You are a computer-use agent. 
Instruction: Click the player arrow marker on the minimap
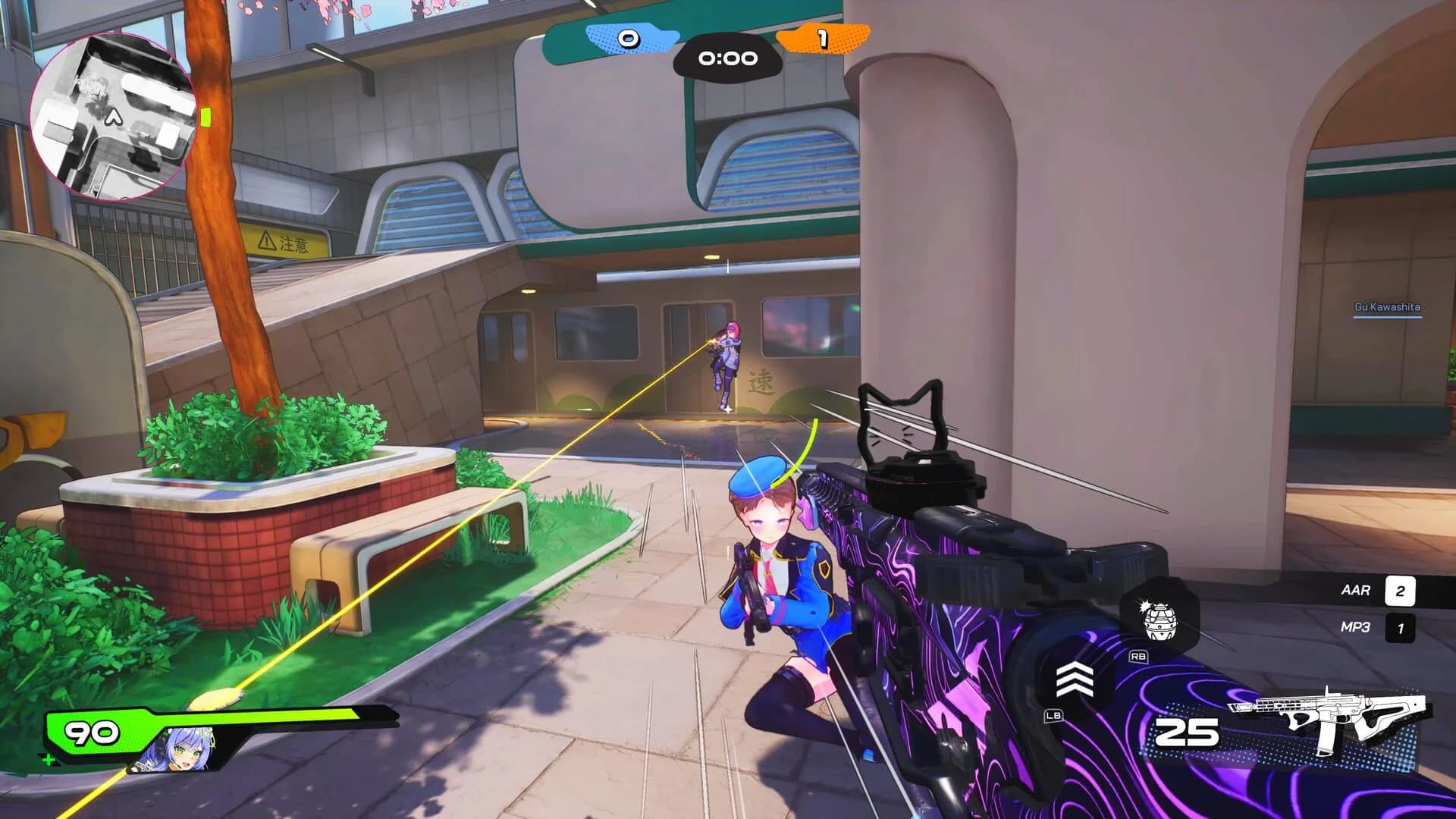(x=112, y=119)
